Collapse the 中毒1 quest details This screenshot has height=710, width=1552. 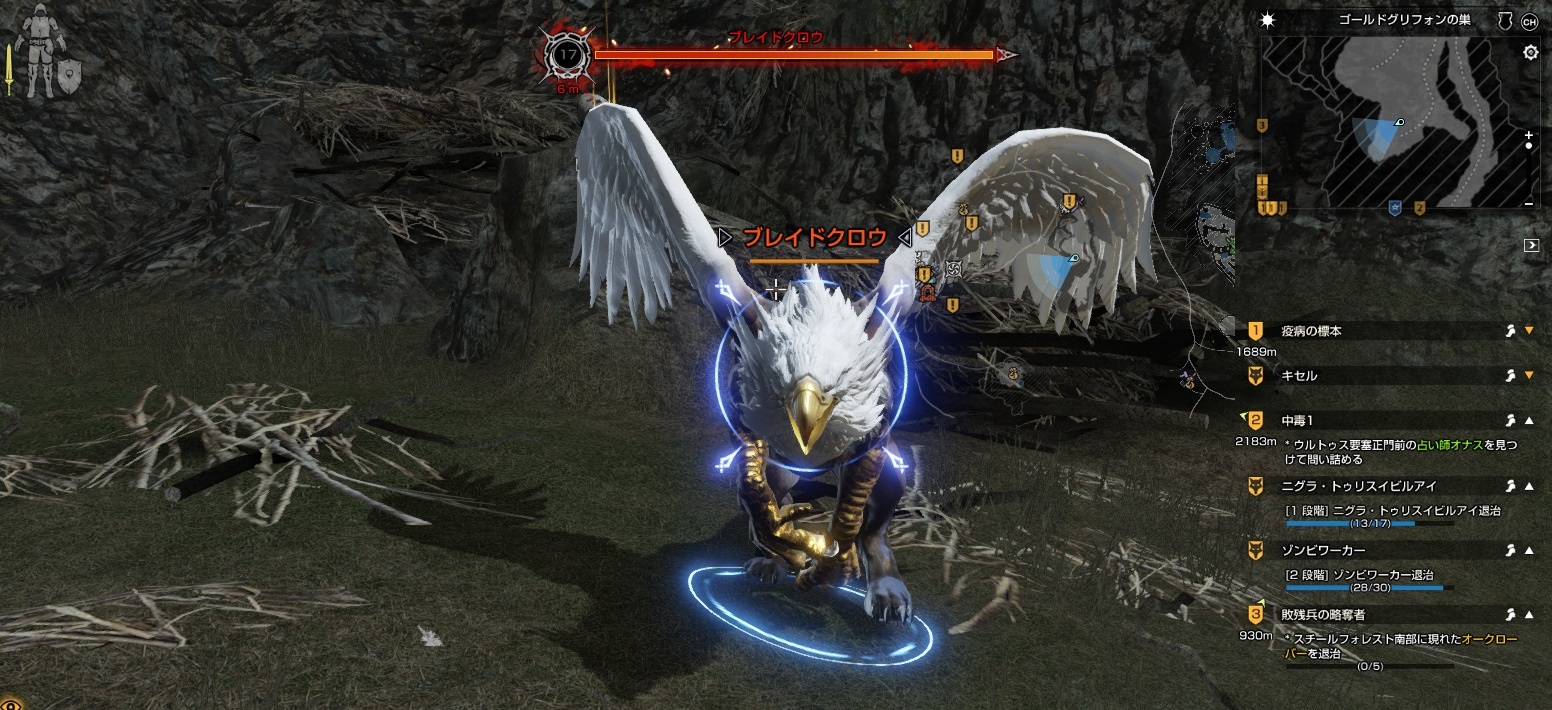(x=1529, y=420)
